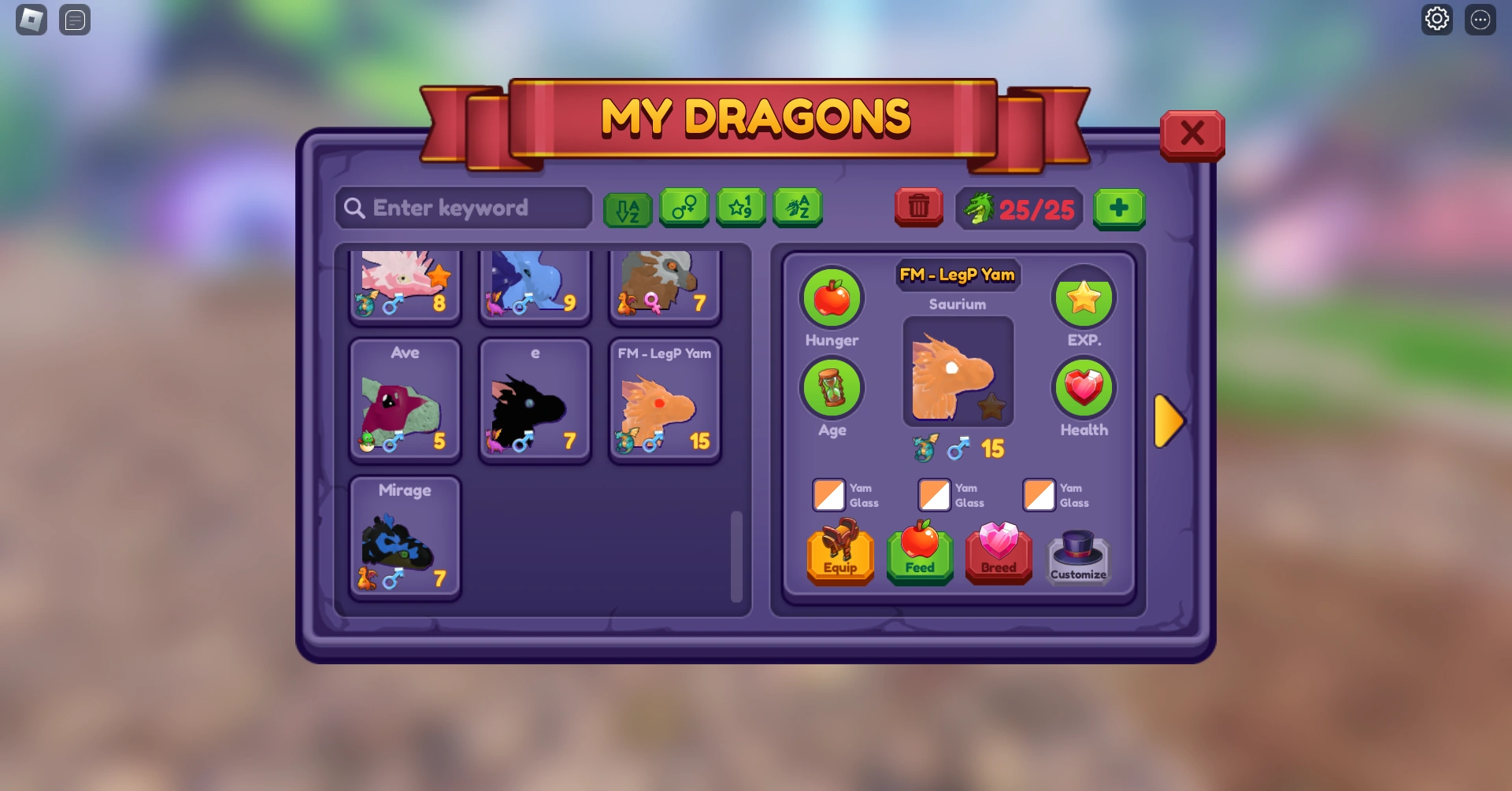Viewport: 1512px width, 791px height.
Task: Toggle the first Yam Glass slot
Action: 828,495
